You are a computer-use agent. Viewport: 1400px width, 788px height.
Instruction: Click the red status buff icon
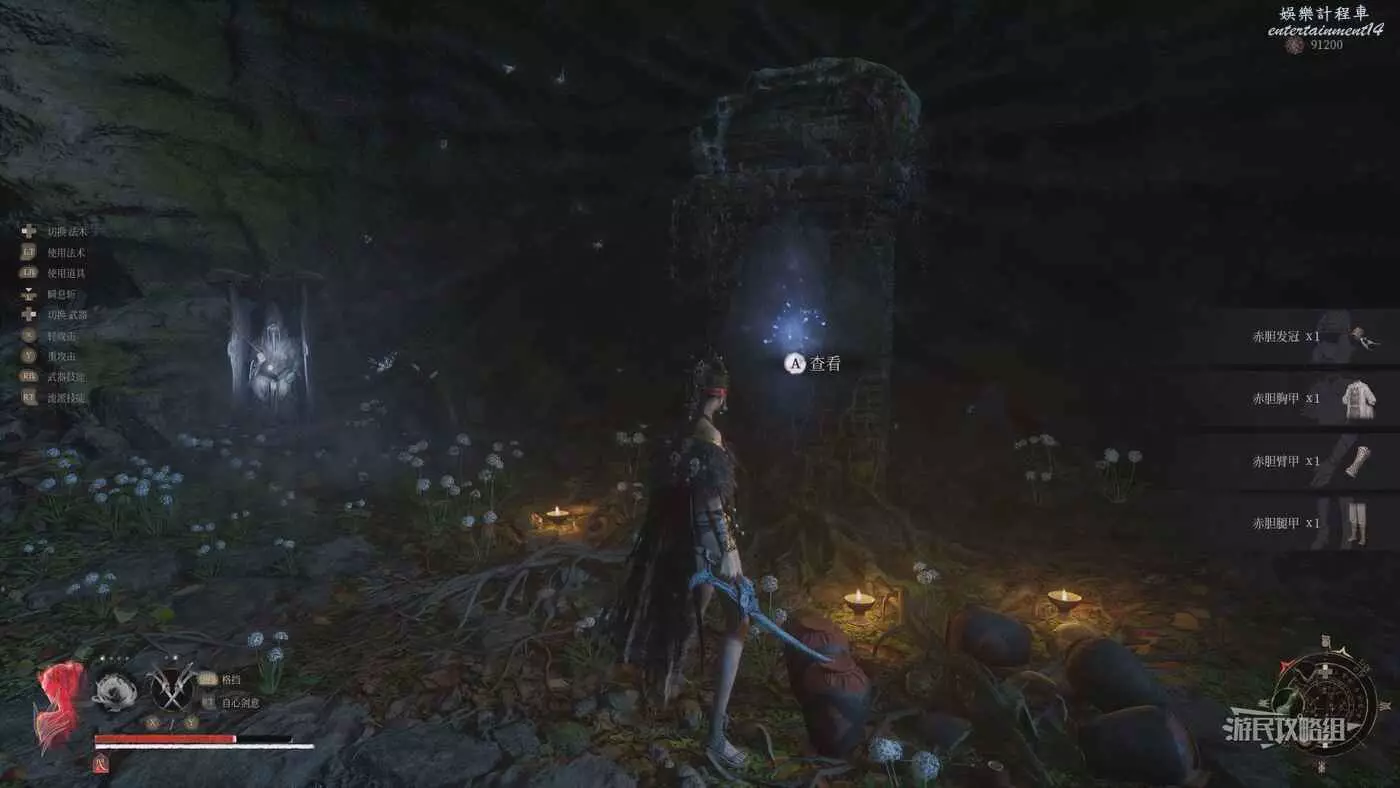100,764
